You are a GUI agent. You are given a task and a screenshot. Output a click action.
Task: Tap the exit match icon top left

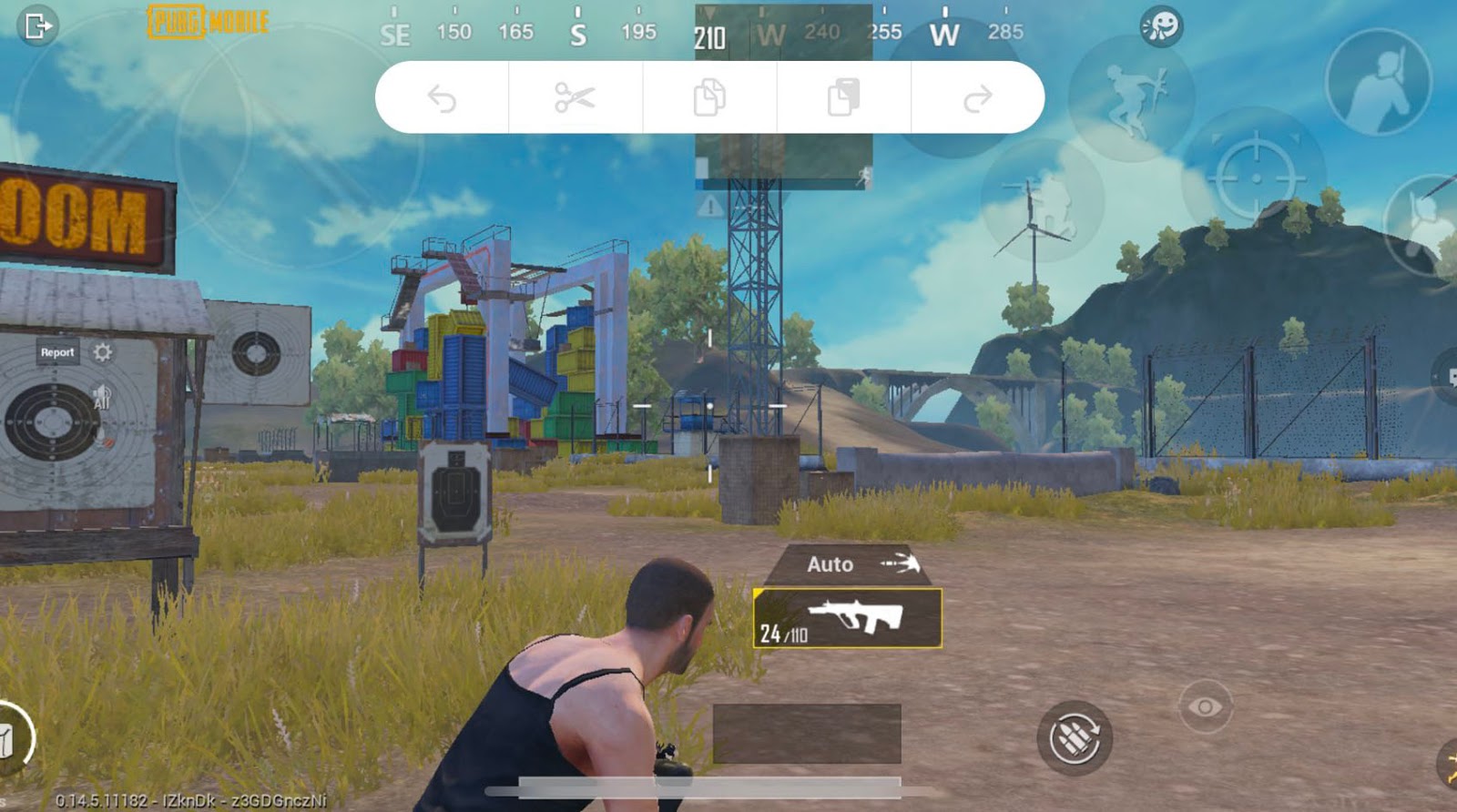click(x=36, y=25)
